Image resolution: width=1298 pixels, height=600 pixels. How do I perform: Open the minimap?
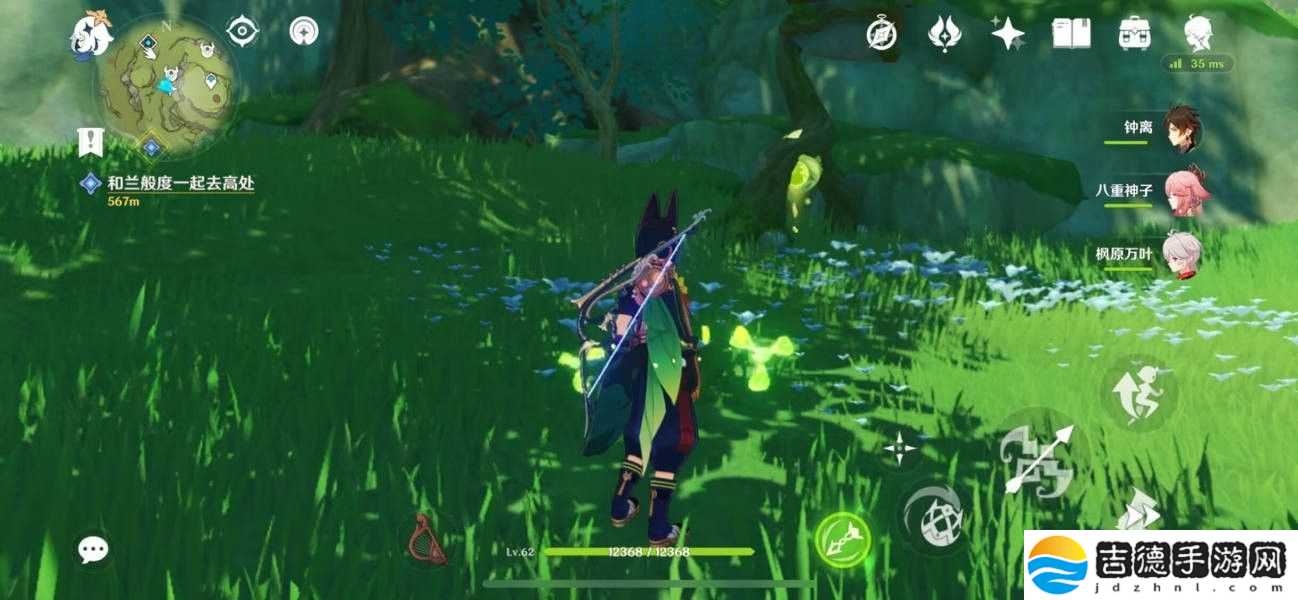[x=167, y=86]
